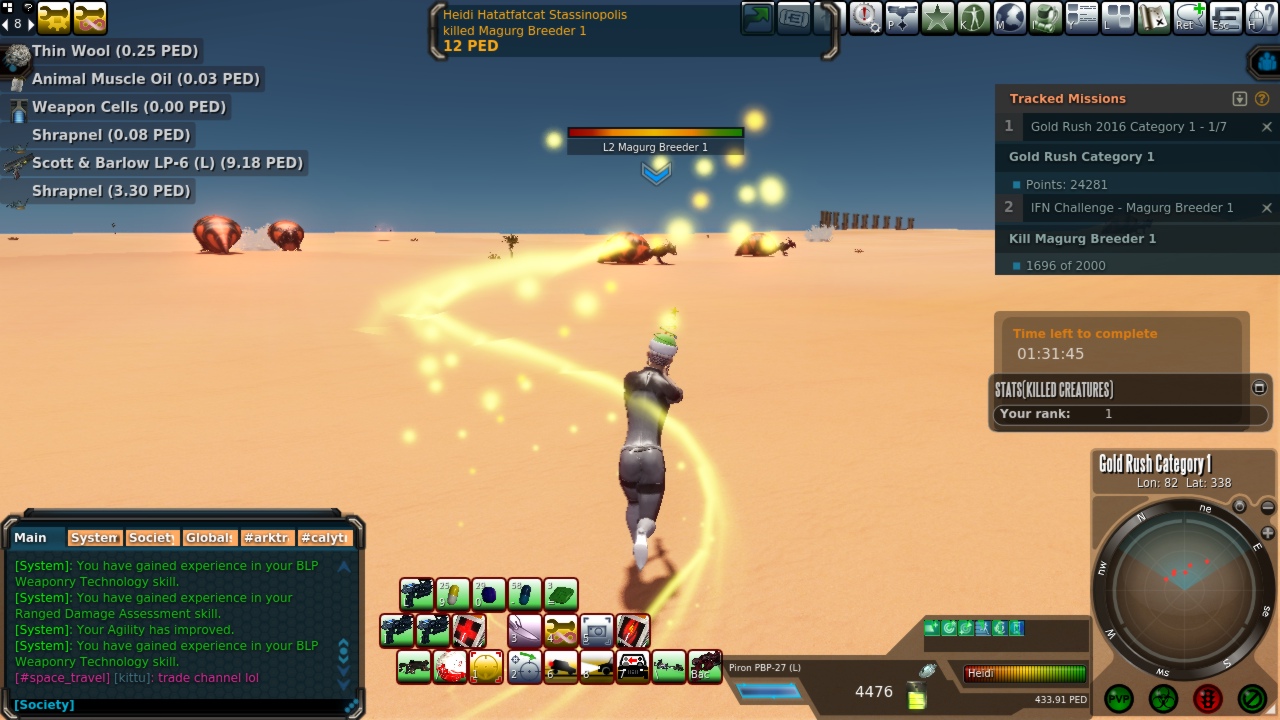
Task: Activate the camera screenshot hotbar slot
Action: tap(597, 631)
